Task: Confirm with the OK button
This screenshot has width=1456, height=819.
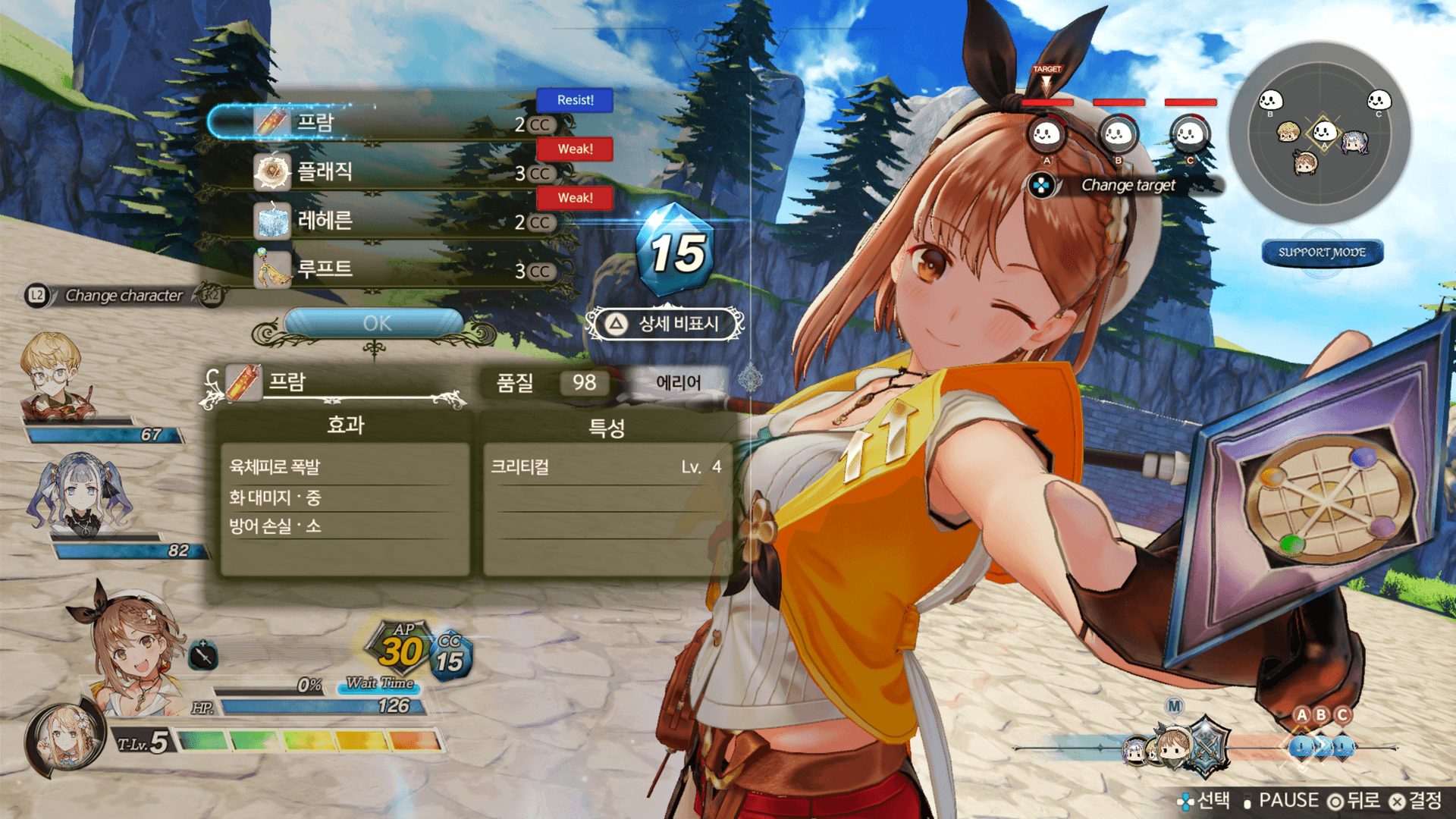Action: pyautogui.click(x=375, y=323)
